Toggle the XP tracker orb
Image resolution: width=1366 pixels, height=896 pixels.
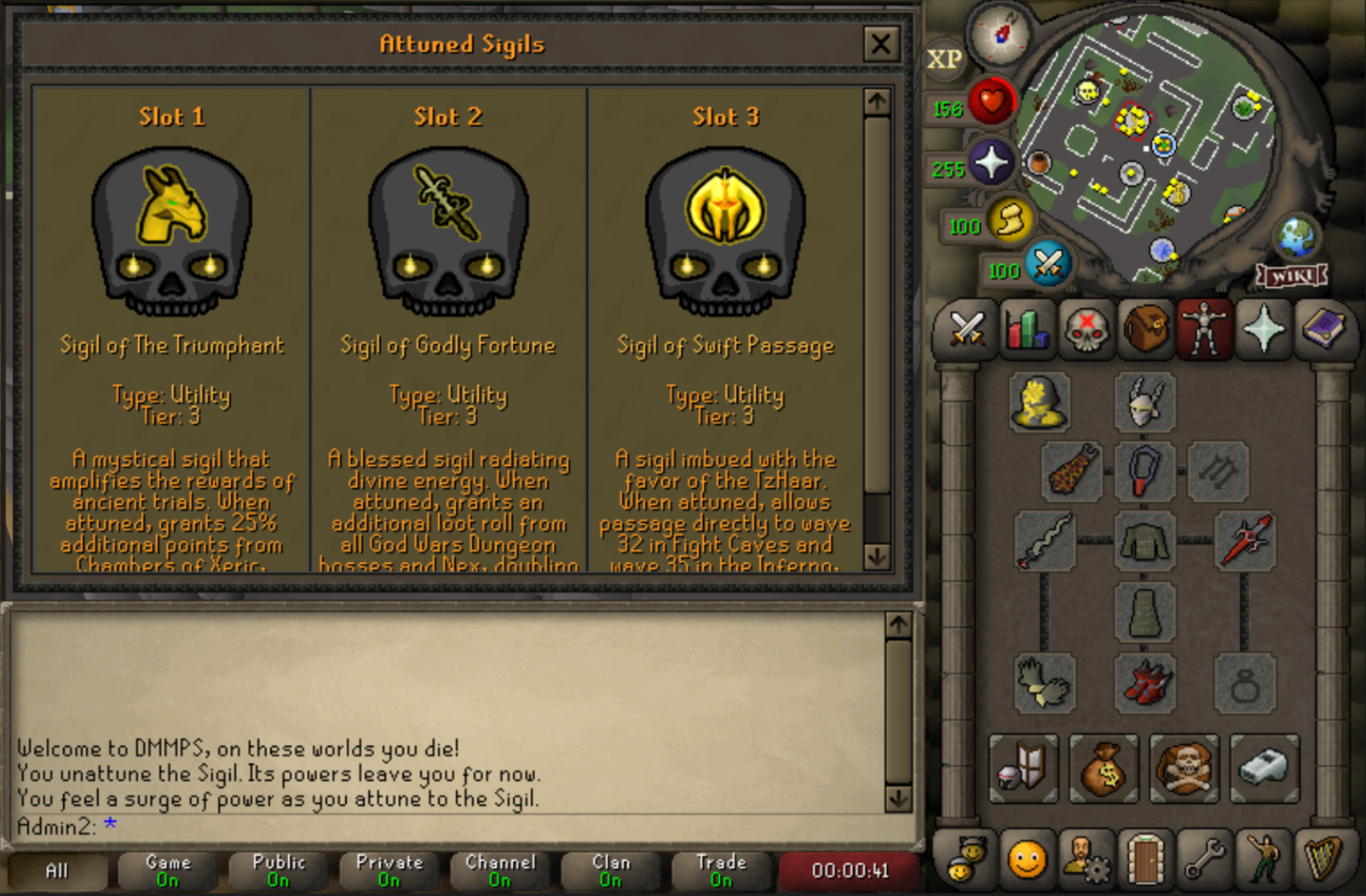[944, 60]
